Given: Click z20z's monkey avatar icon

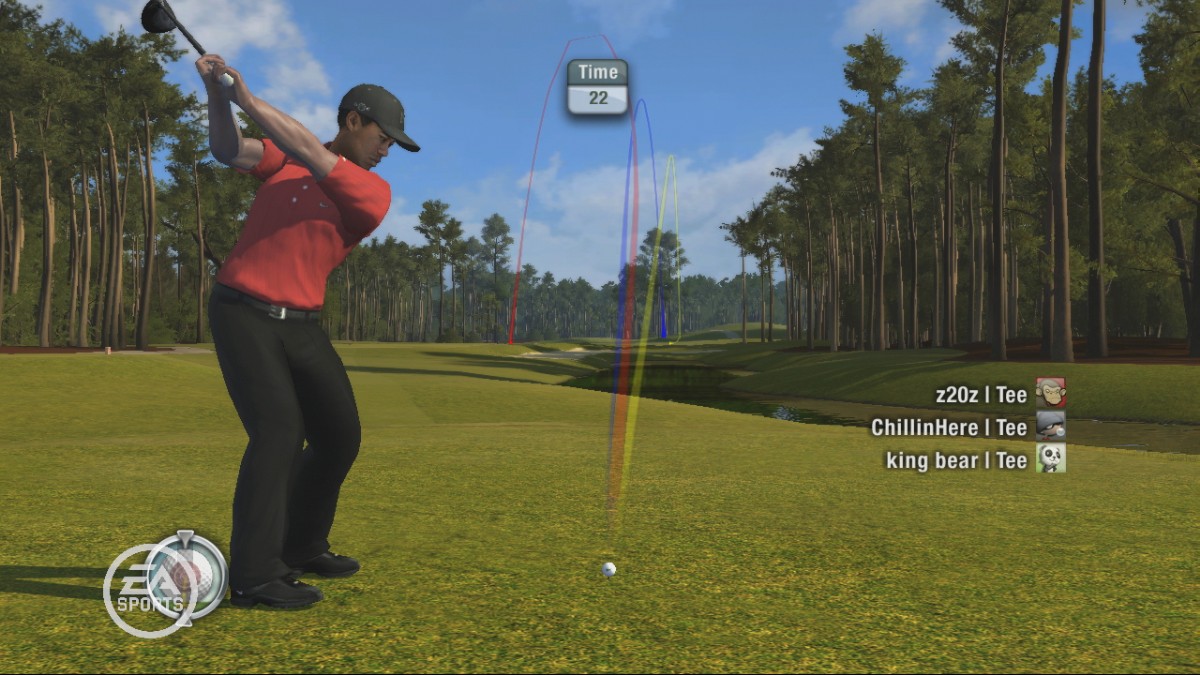Looking at the screenshot, I should 1050,393.
